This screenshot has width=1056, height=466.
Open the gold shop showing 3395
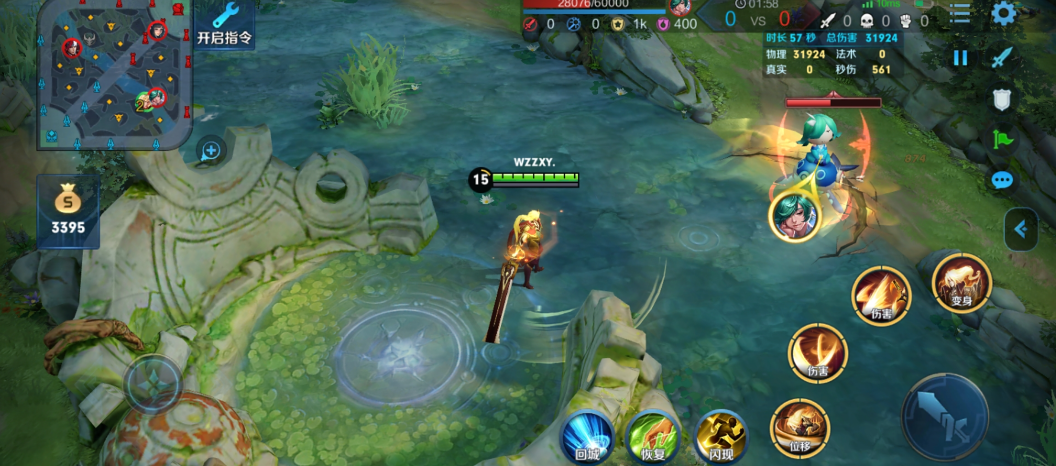[68, 211]
